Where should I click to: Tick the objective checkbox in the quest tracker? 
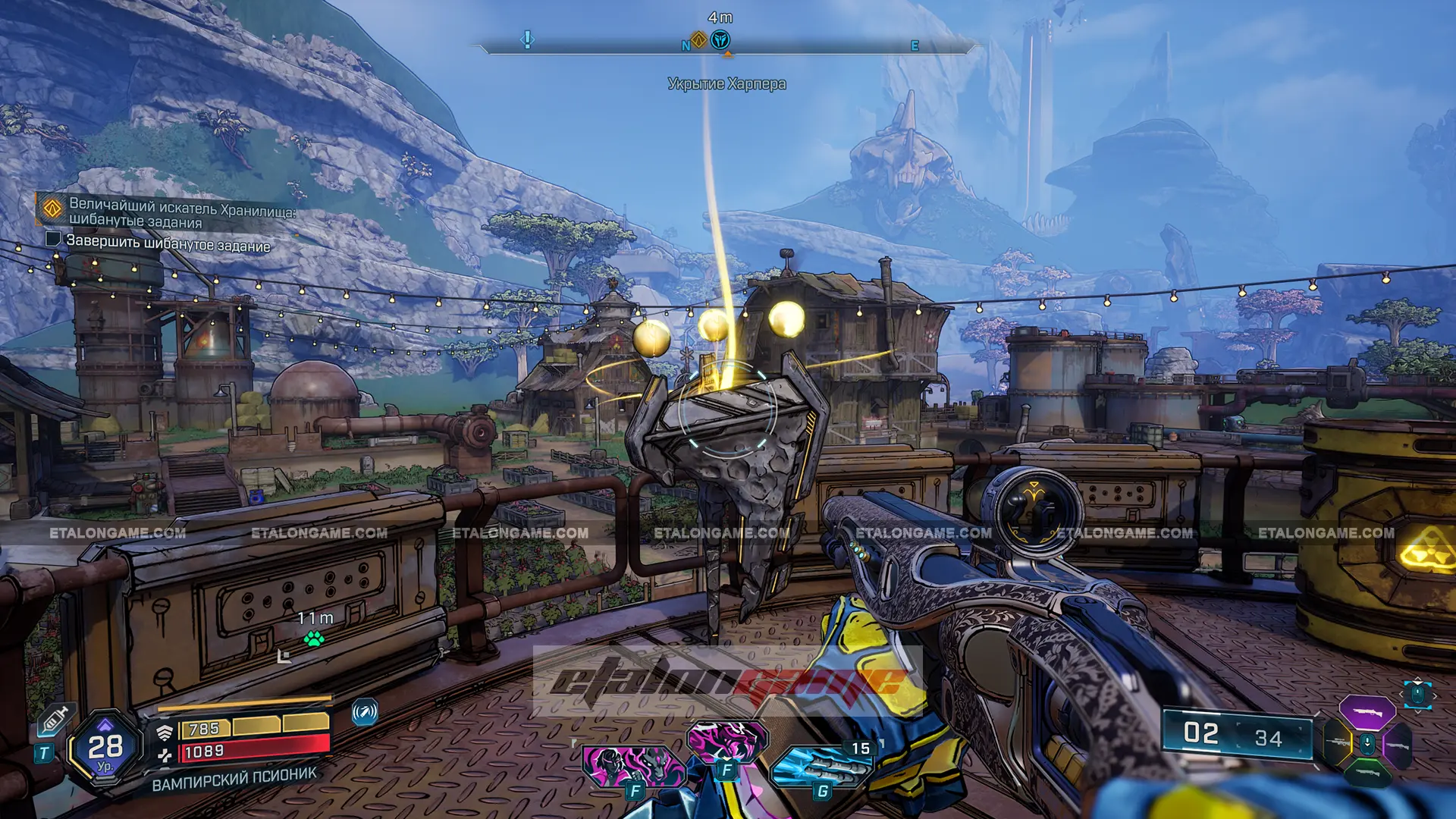click(53, 240)
